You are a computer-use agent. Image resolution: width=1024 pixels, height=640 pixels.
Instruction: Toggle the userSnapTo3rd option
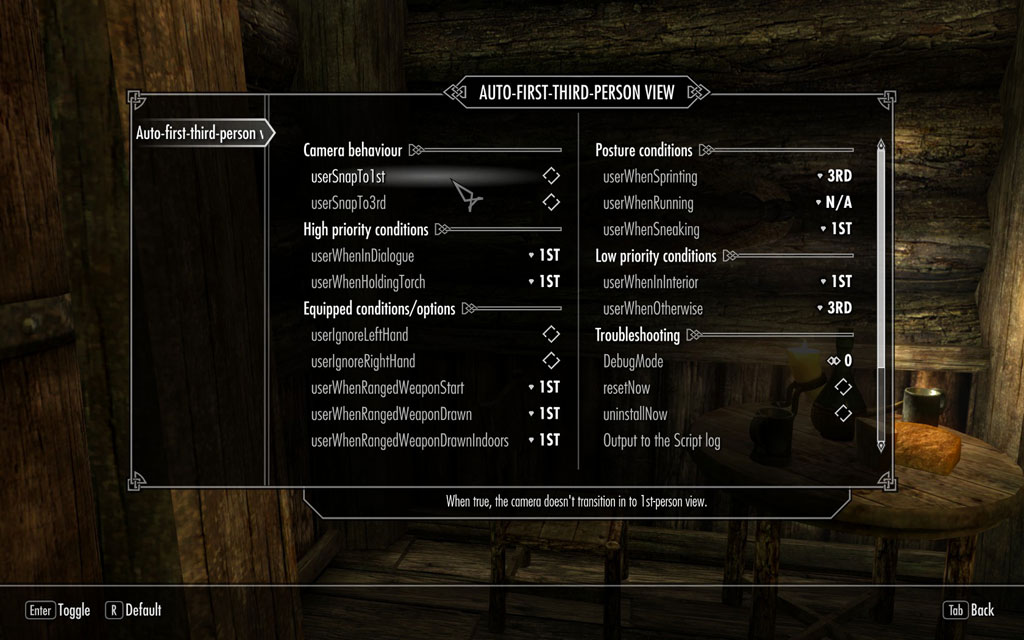pos(550,203)
